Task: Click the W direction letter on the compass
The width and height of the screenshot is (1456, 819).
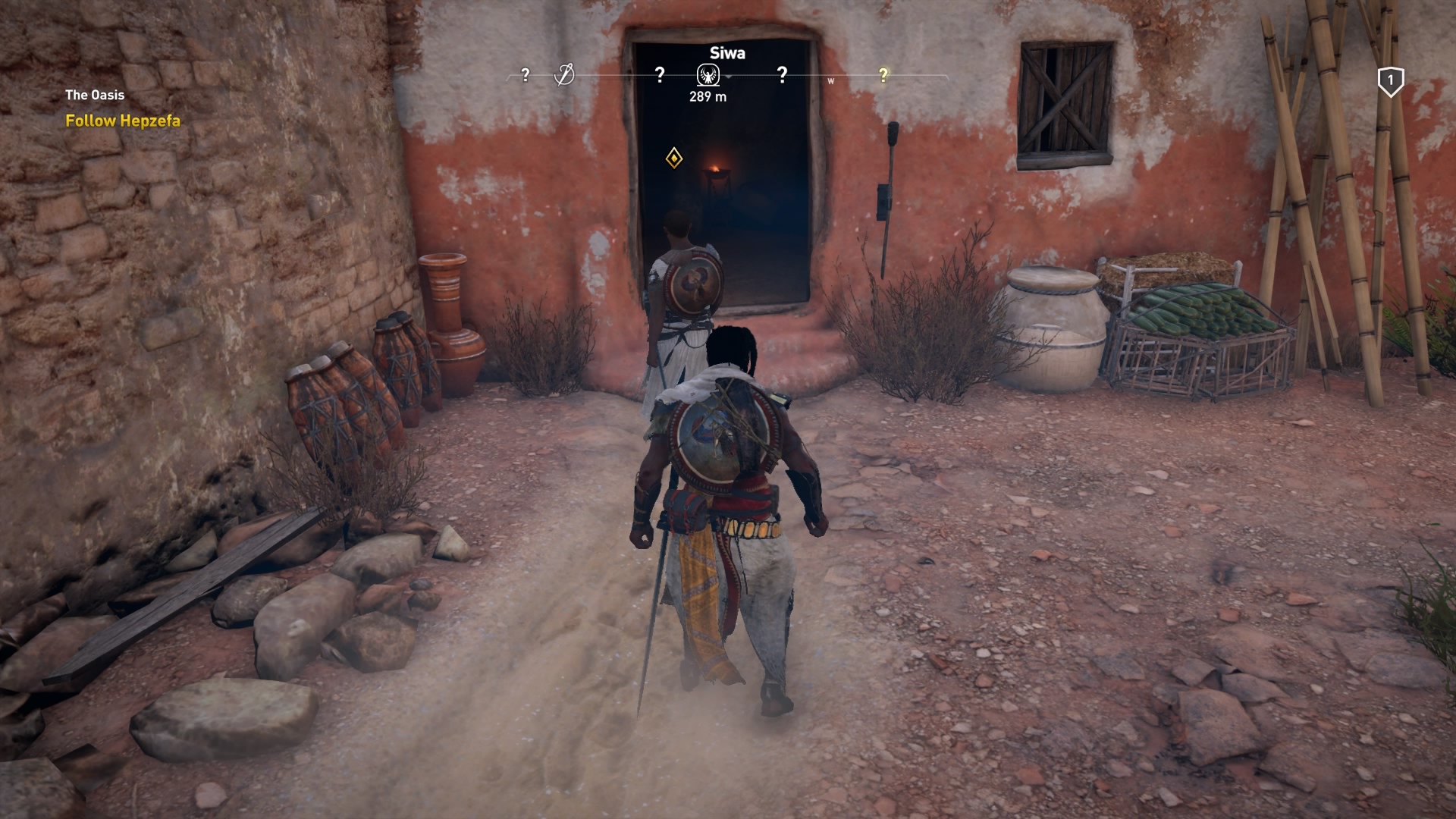Action: [x=833, y=79]
